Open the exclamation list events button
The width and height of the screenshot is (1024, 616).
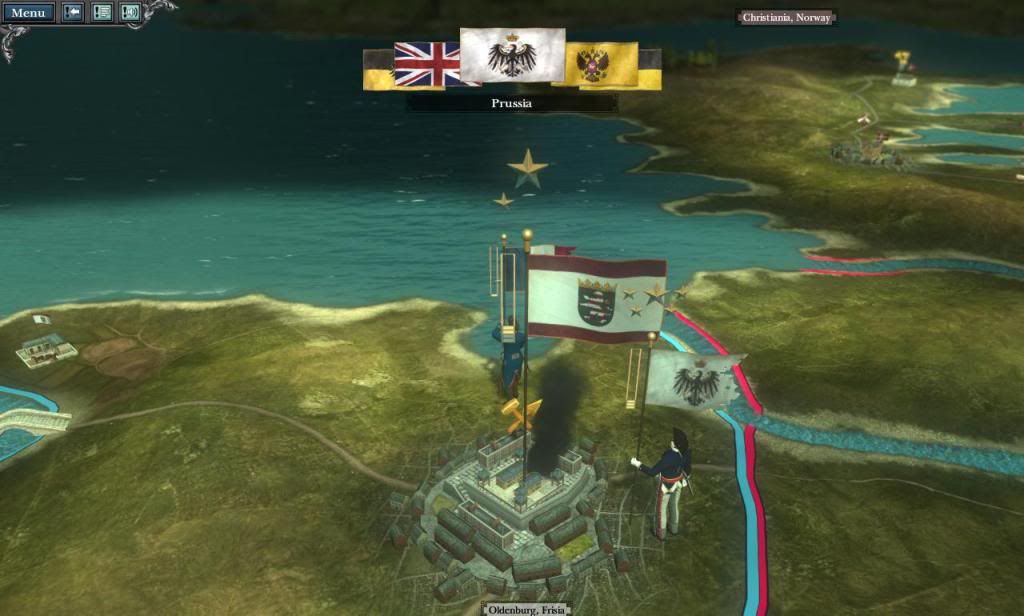pyautogui.click(x=101, y=13)
